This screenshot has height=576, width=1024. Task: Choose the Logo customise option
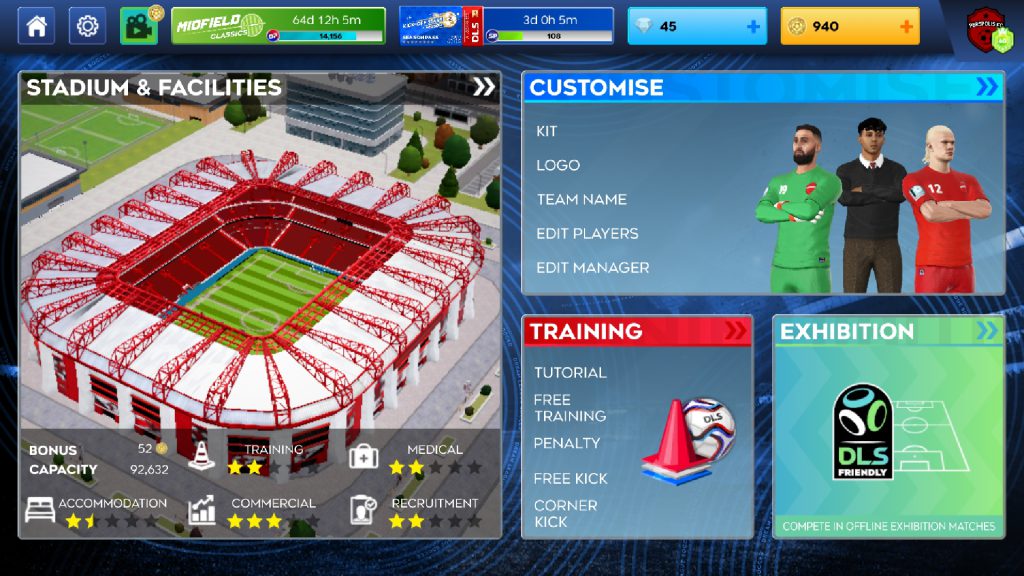[558, 165]
